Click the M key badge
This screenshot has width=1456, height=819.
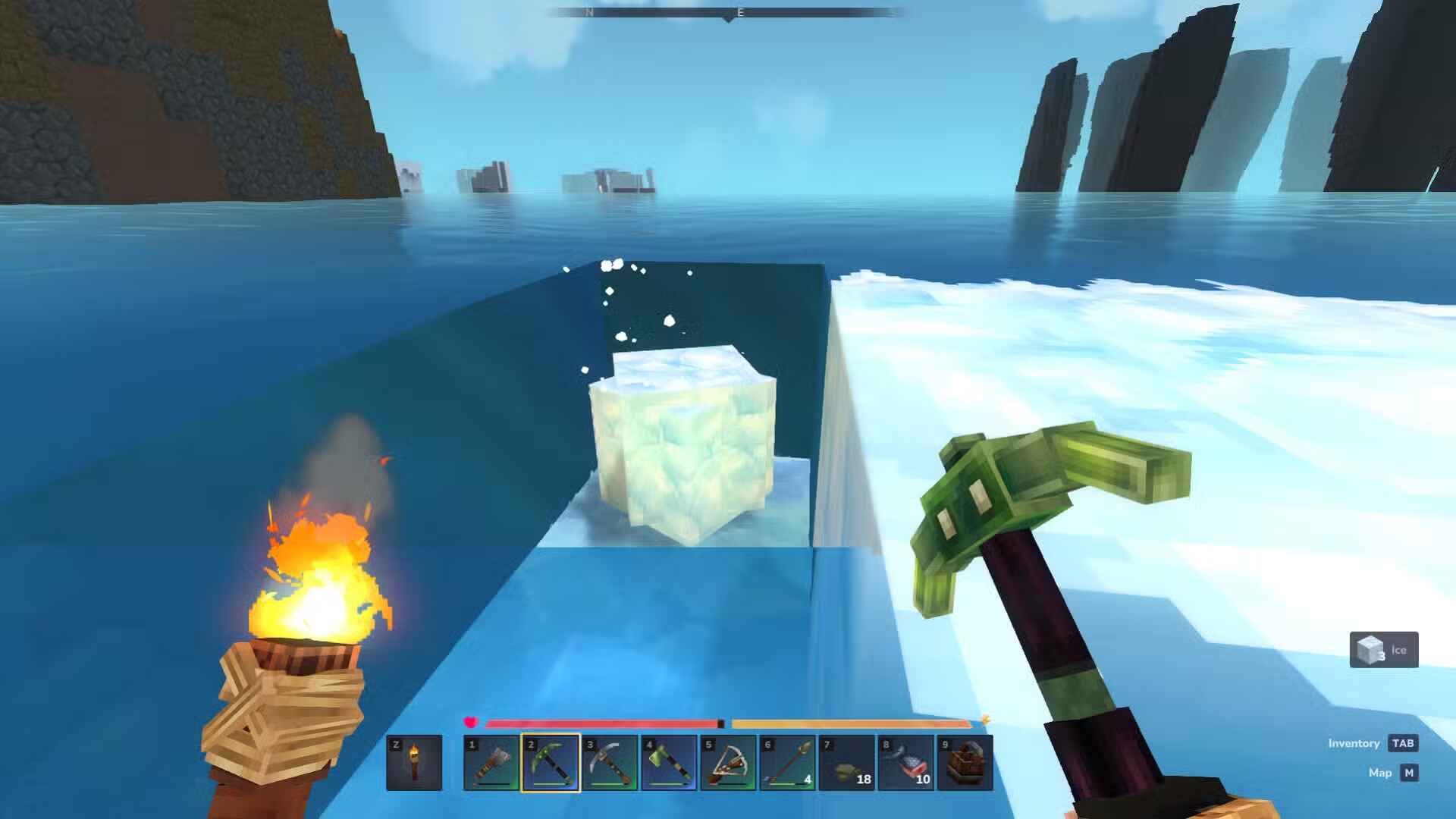(1410, 773)
